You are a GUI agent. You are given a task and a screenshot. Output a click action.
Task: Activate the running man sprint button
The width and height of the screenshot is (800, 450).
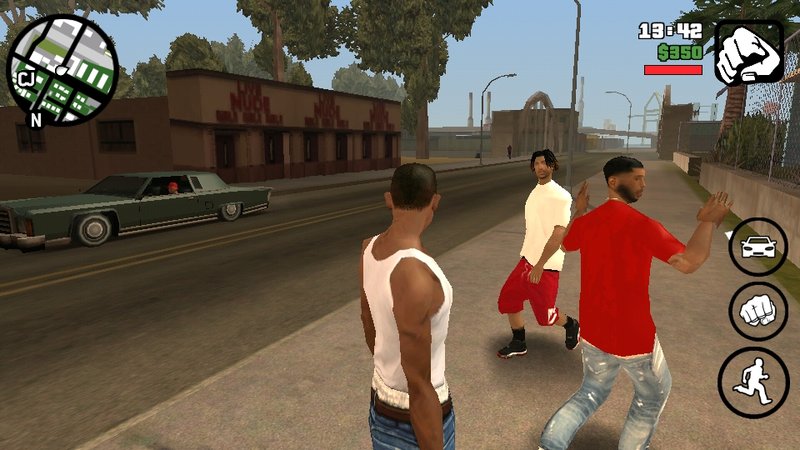[x=753, y=382]
